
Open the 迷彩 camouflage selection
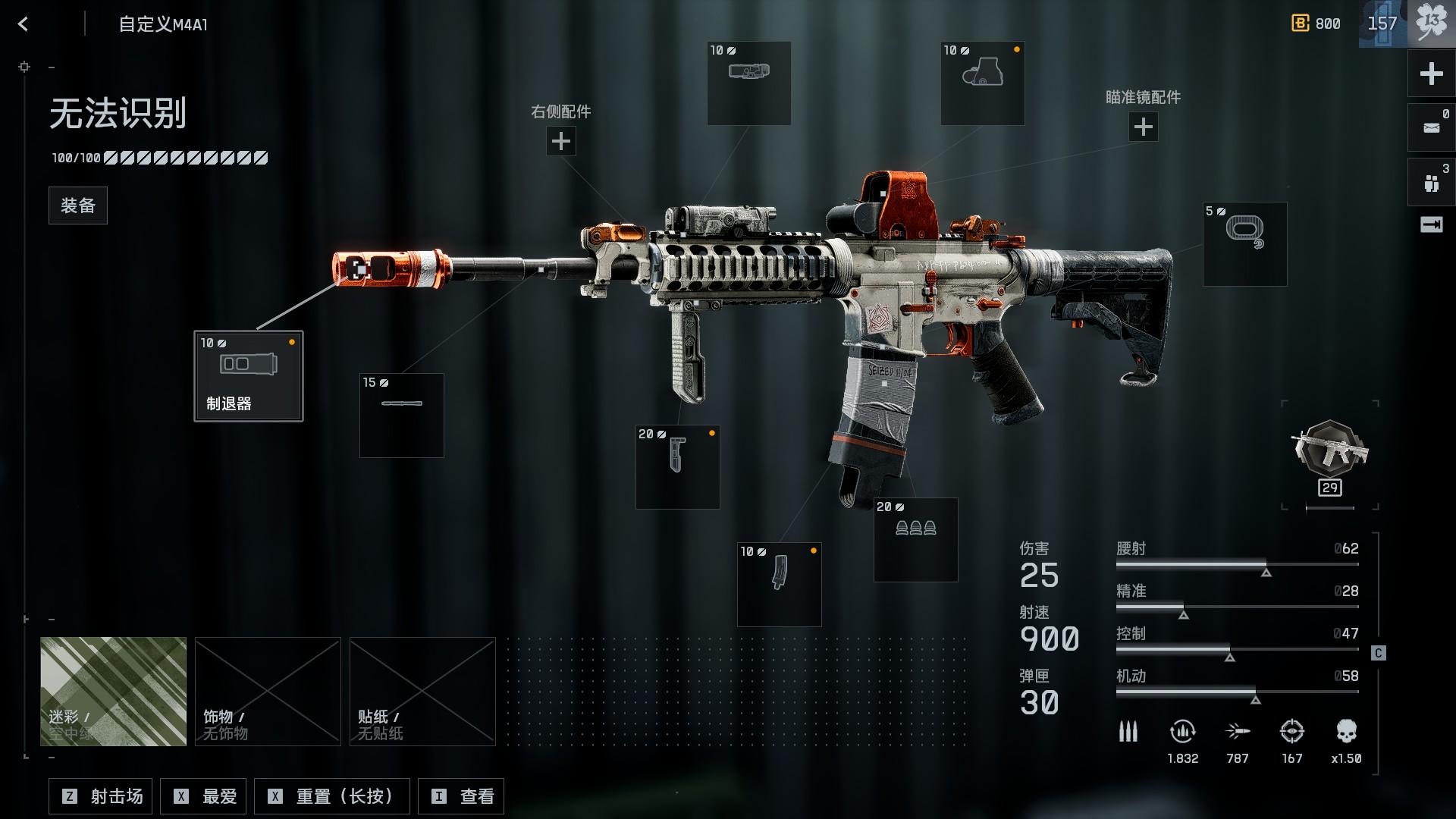(x=113, y=691)
